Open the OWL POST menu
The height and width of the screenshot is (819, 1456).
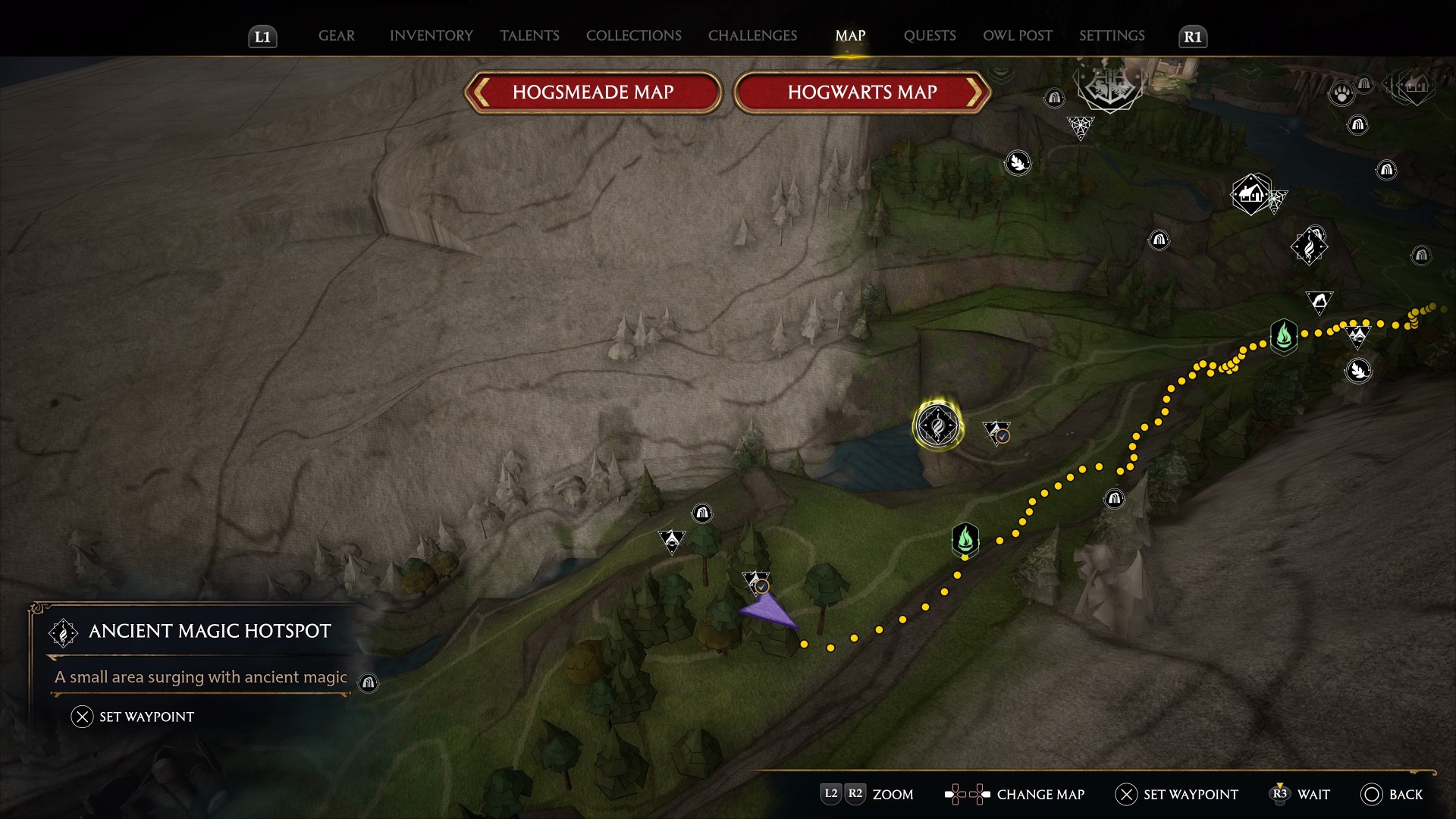[x=1017, y=35]
